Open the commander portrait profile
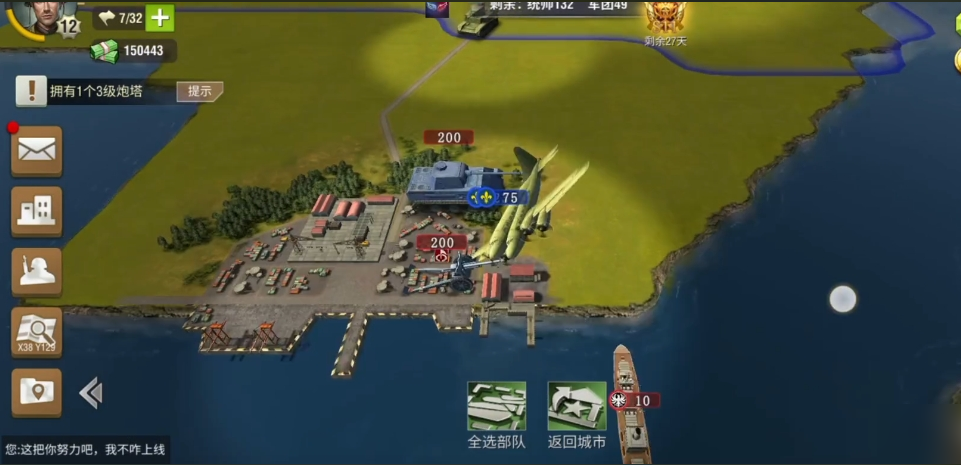 (x=38, y=17)
